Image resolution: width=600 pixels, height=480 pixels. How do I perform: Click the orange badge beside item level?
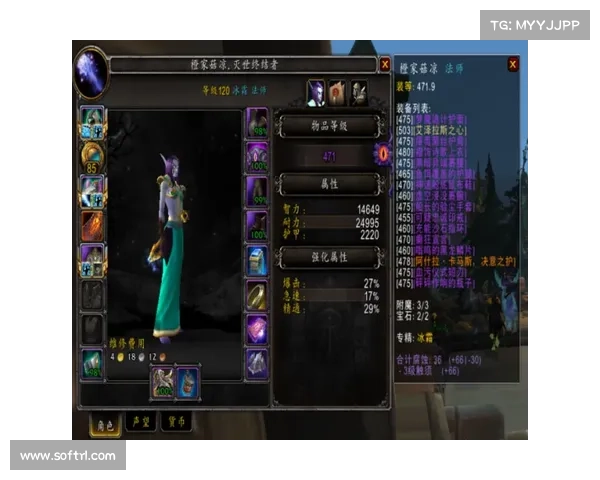(381, 155)
